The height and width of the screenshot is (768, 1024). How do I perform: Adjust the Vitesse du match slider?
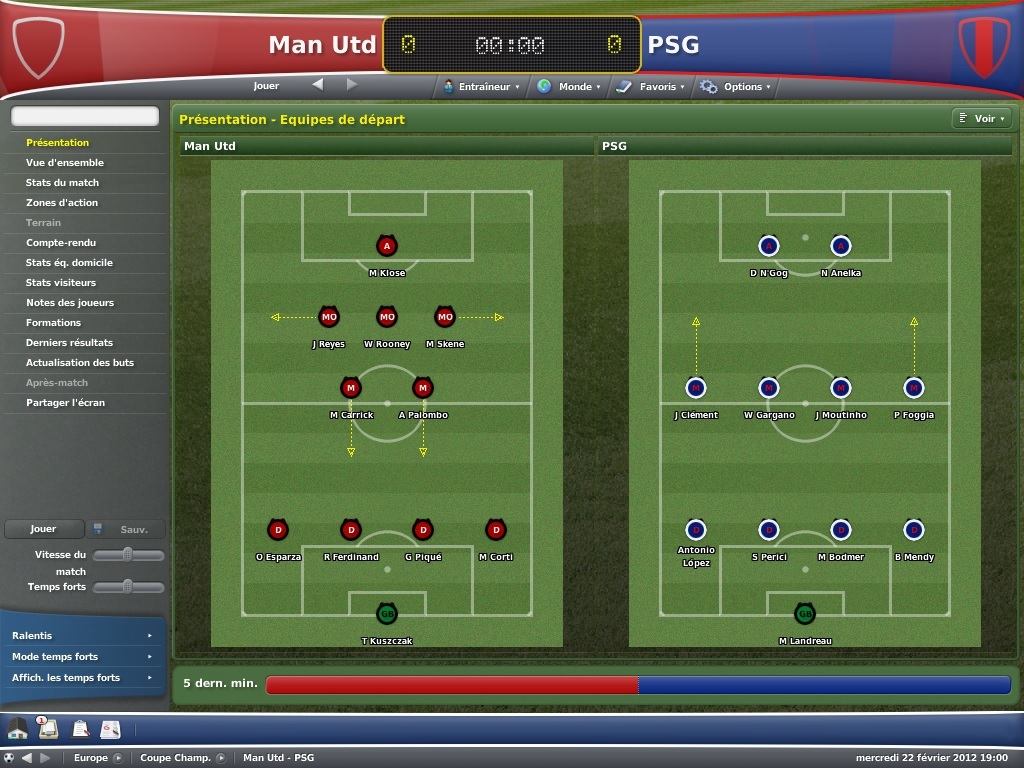[x=128, y=555]
